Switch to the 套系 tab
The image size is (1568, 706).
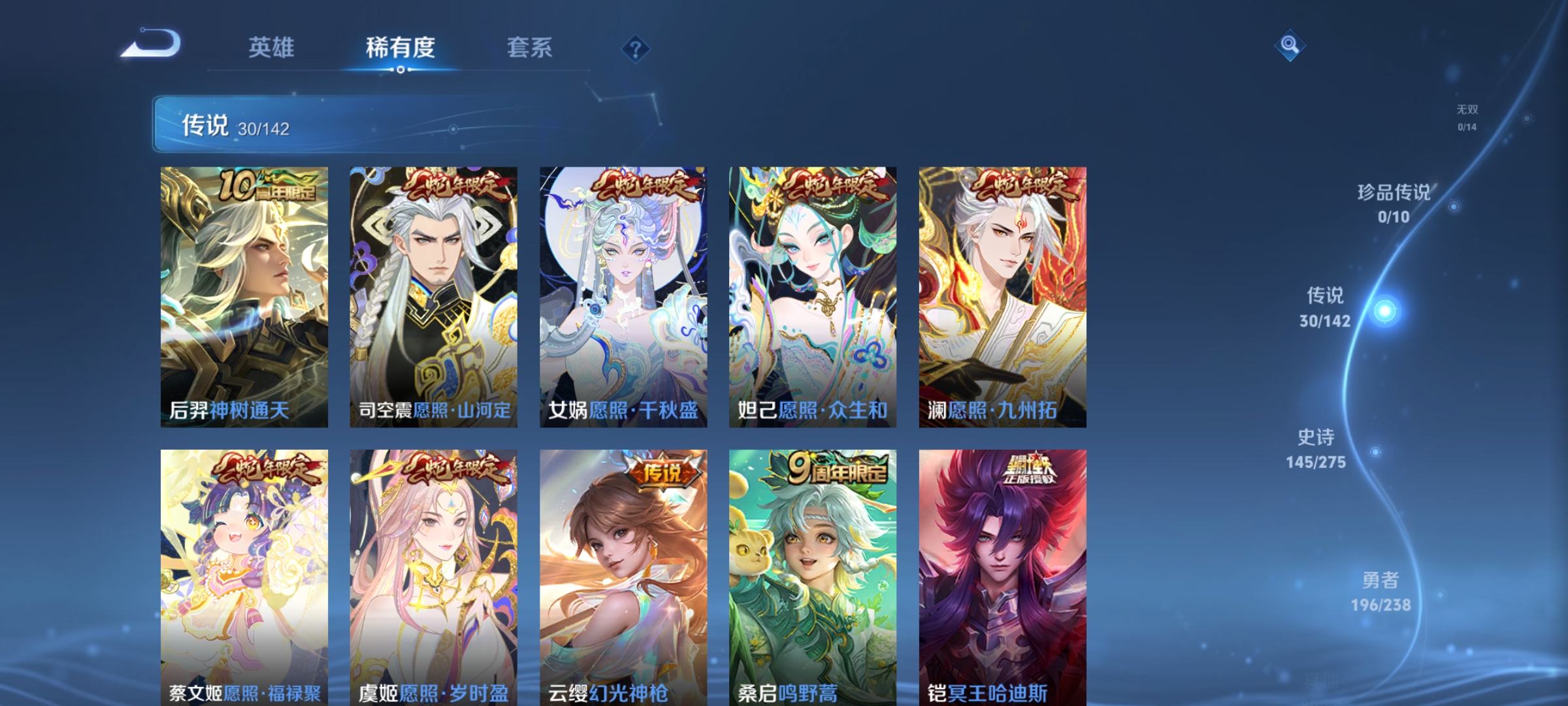click(x=529, y=48)
